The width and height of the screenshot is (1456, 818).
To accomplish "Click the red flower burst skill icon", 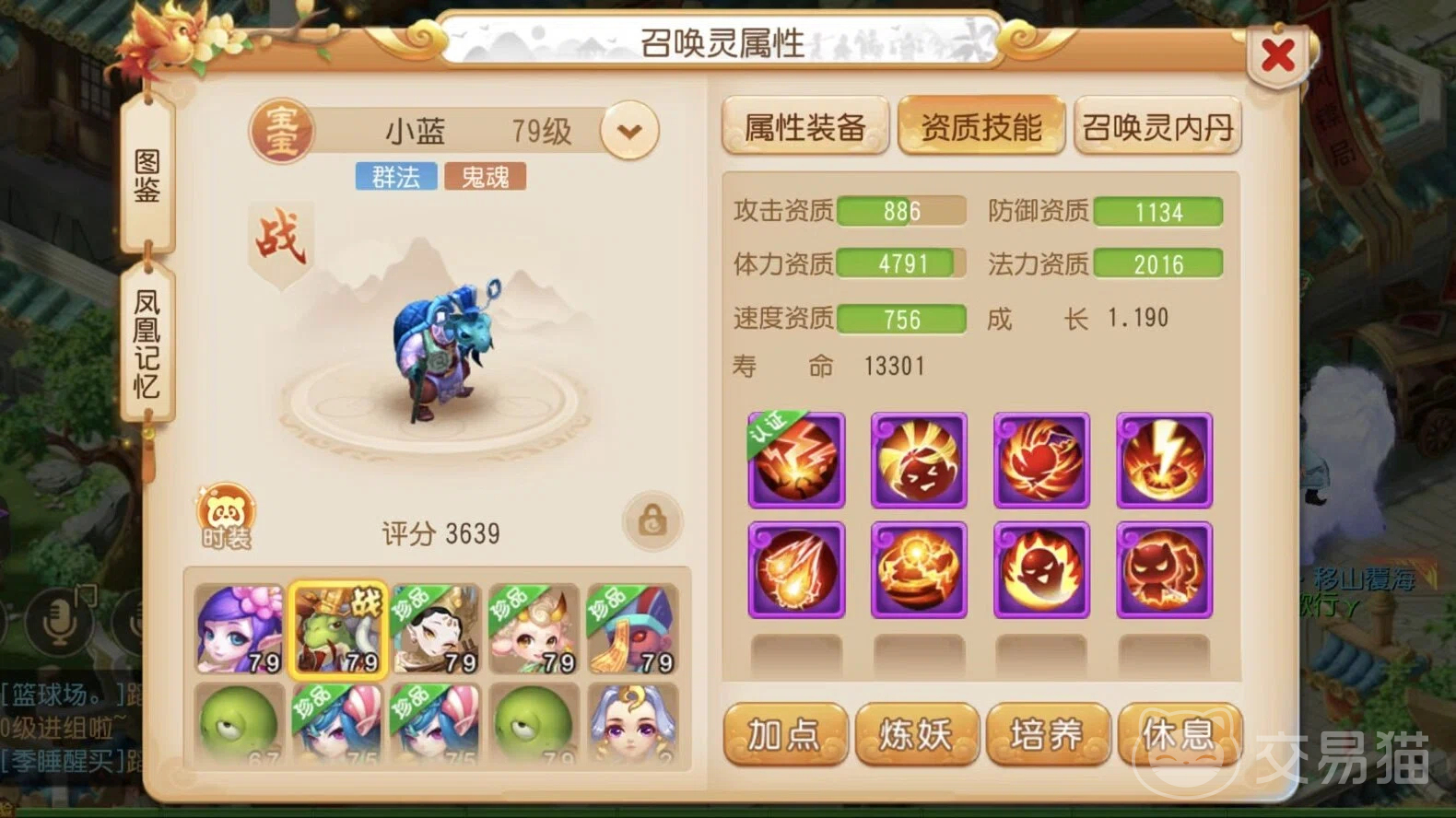I will [1041, 458].
